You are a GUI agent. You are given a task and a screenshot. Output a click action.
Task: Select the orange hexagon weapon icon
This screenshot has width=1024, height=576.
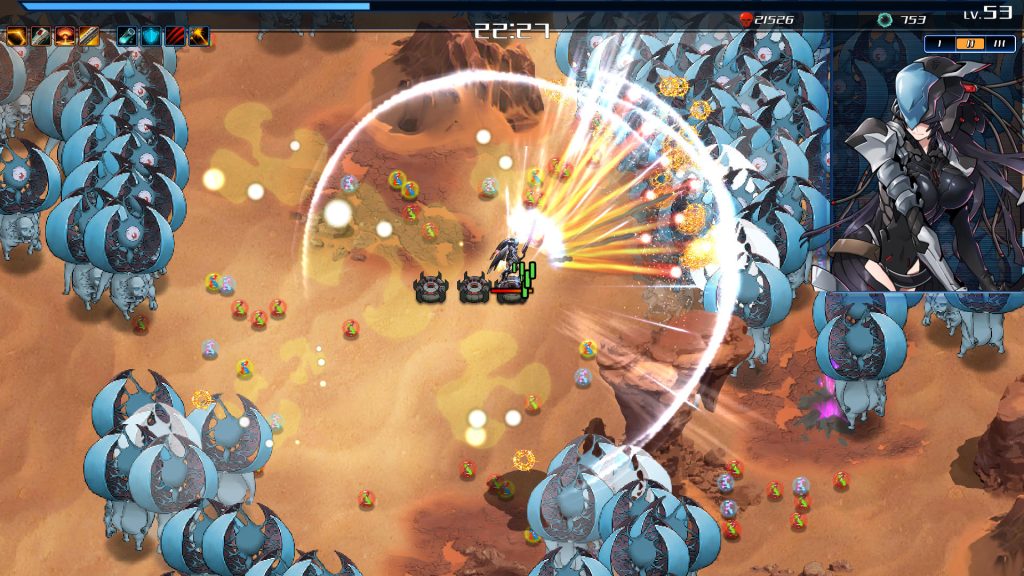(16, 37)
